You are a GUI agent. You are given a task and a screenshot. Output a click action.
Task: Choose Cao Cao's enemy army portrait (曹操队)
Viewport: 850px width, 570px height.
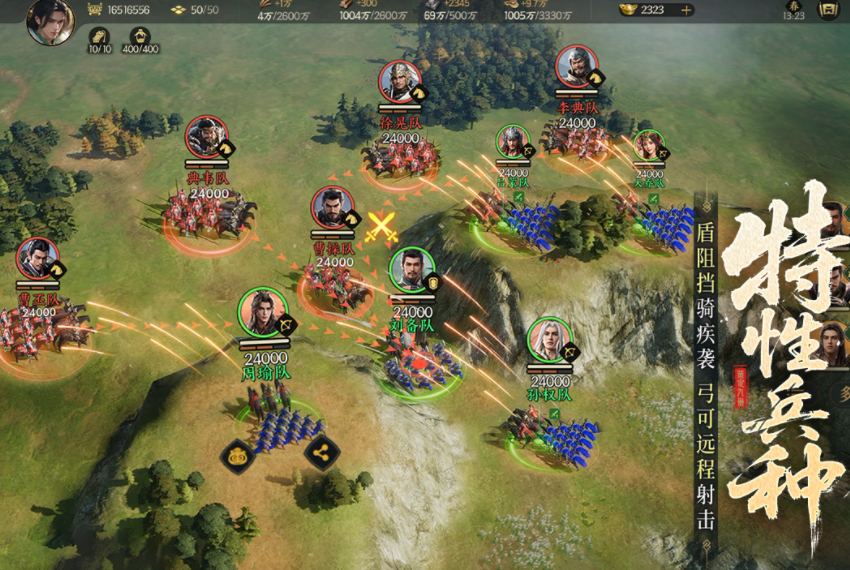click(x=333, y=209)
